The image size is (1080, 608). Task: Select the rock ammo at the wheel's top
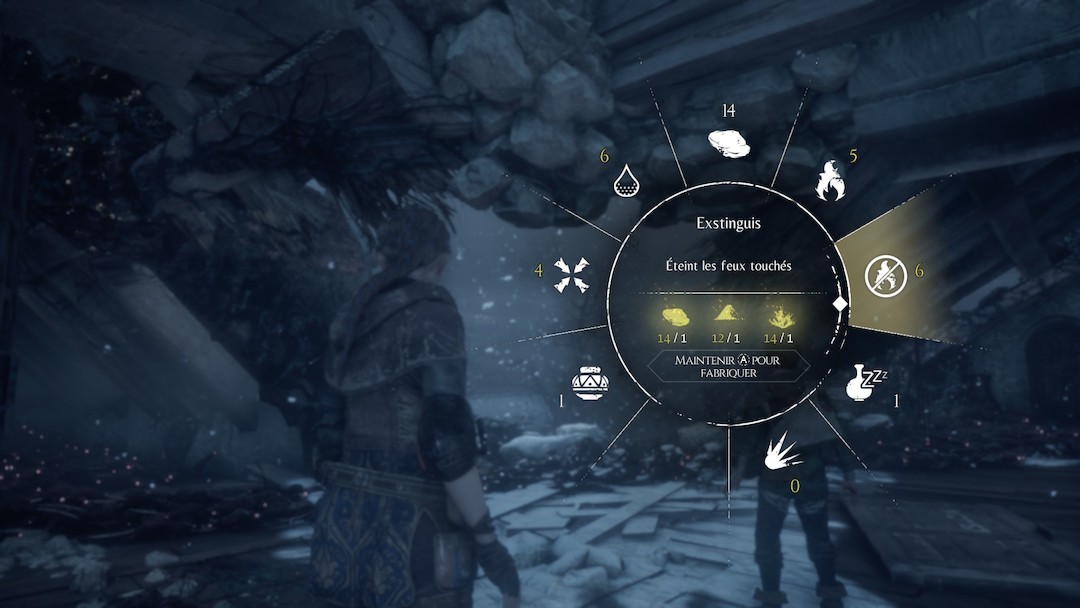tap(728, 143)
